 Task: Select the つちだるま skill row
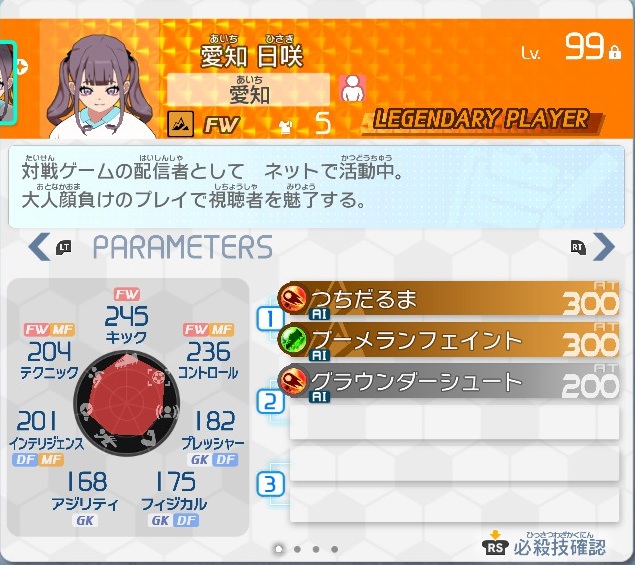(448, 300)
